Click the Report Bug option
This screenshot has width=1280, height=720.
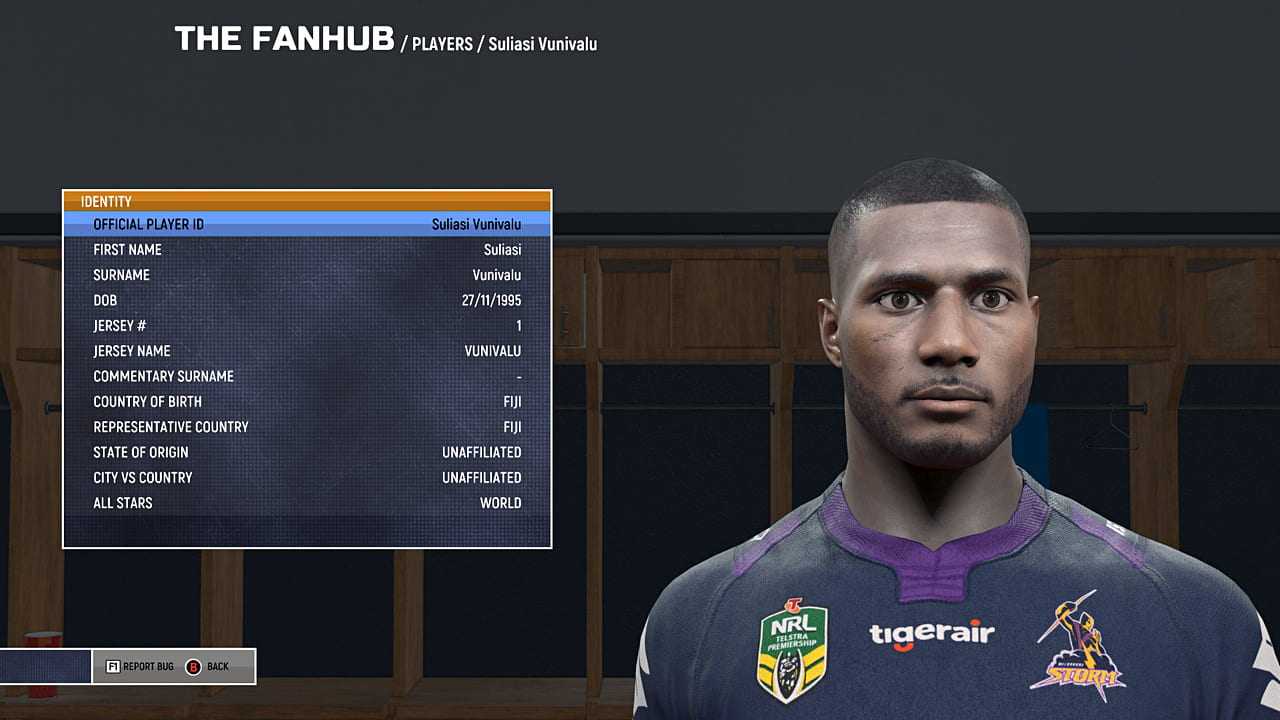click(140, 666)
